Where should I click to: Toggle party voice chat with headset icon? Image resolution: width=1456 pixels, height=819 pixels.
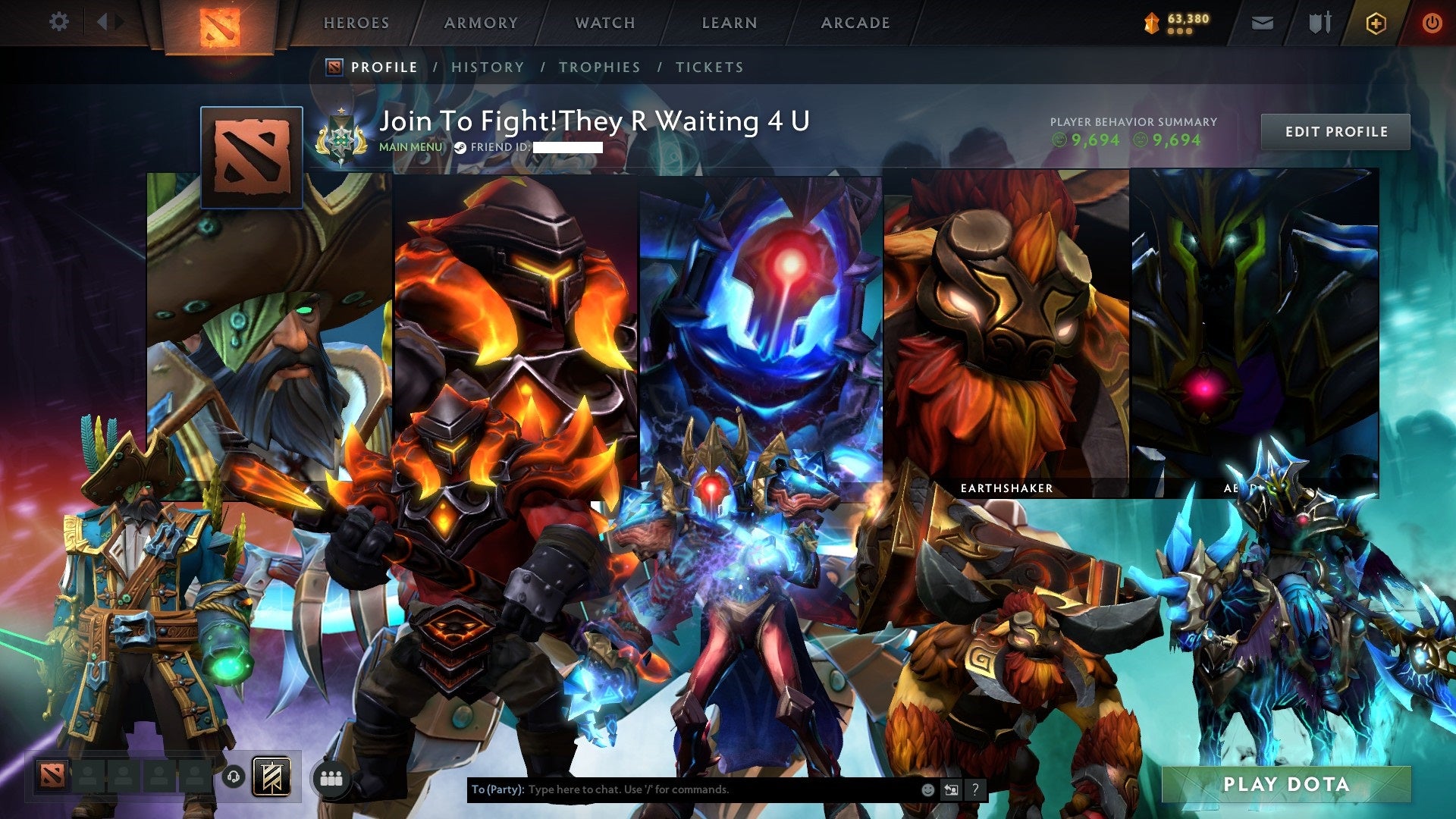pos(234,777)
